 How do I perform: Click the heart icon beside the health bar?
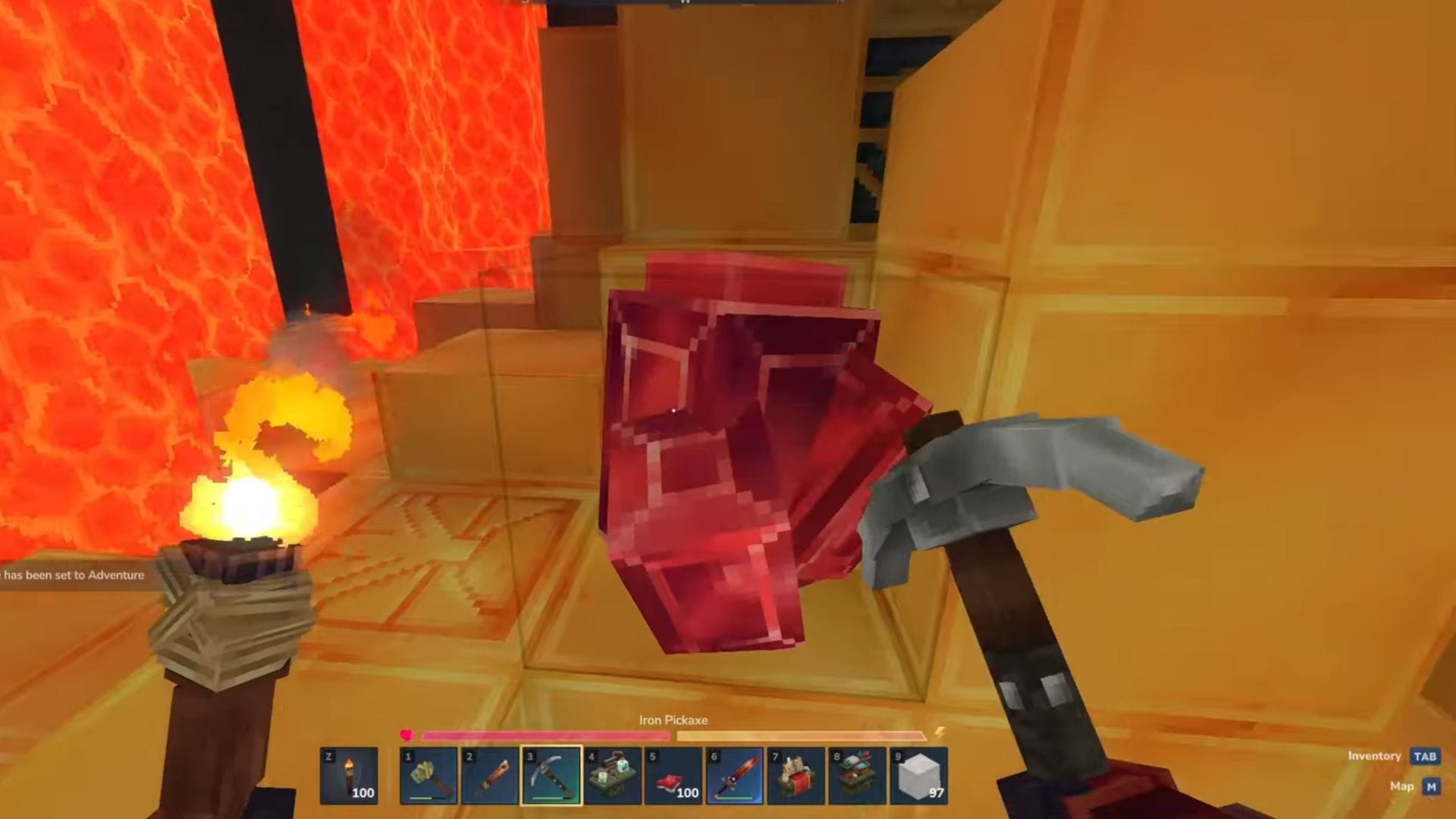(407, 734)
